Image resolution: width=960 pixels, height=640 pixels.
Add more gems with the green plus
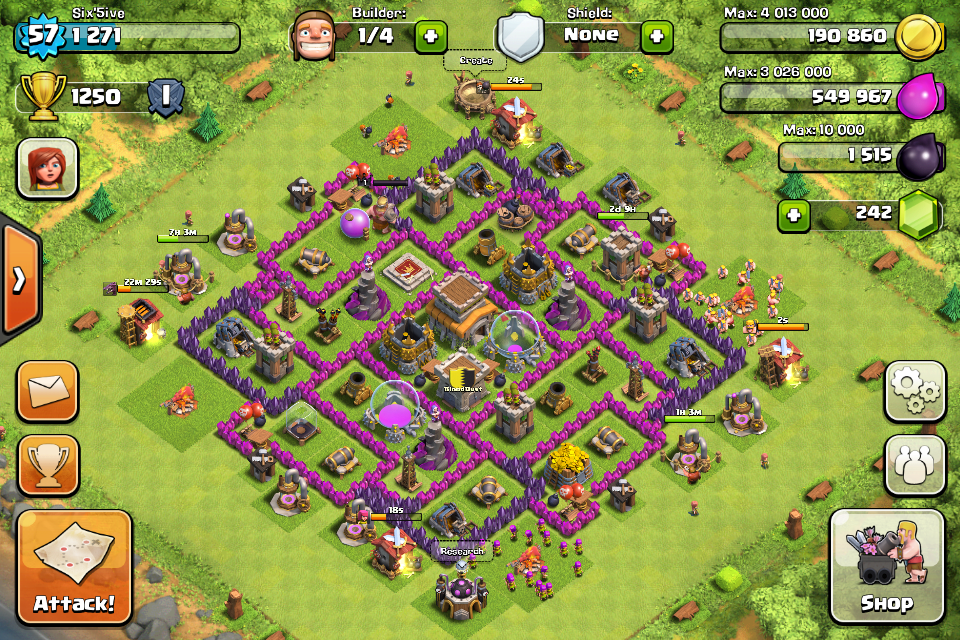pos(794,215)
